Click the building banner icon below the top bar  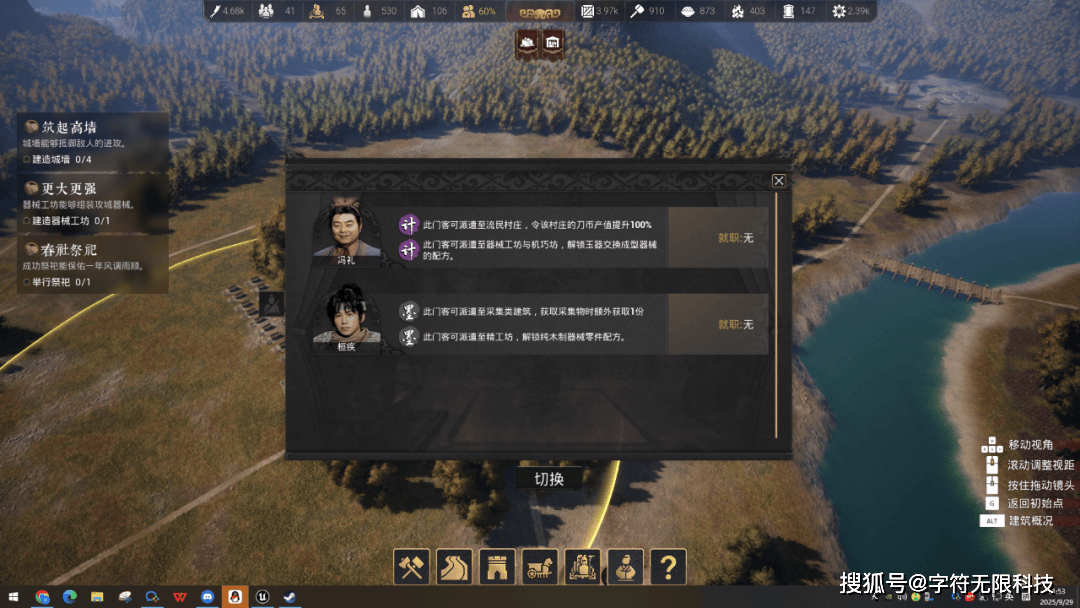(552, 43)
